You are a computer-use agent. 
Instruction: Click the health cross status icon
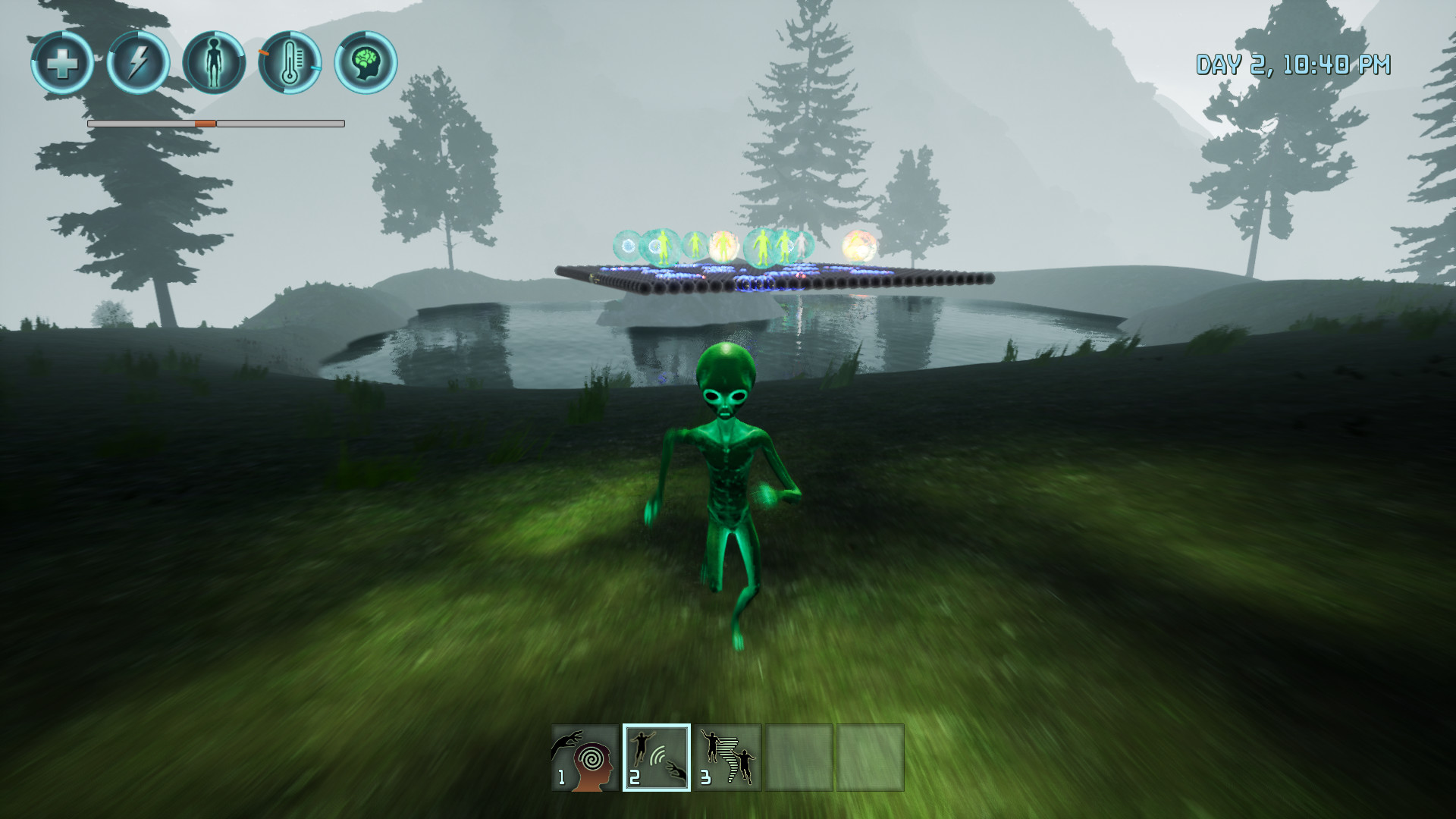click(x=64, y=64)
